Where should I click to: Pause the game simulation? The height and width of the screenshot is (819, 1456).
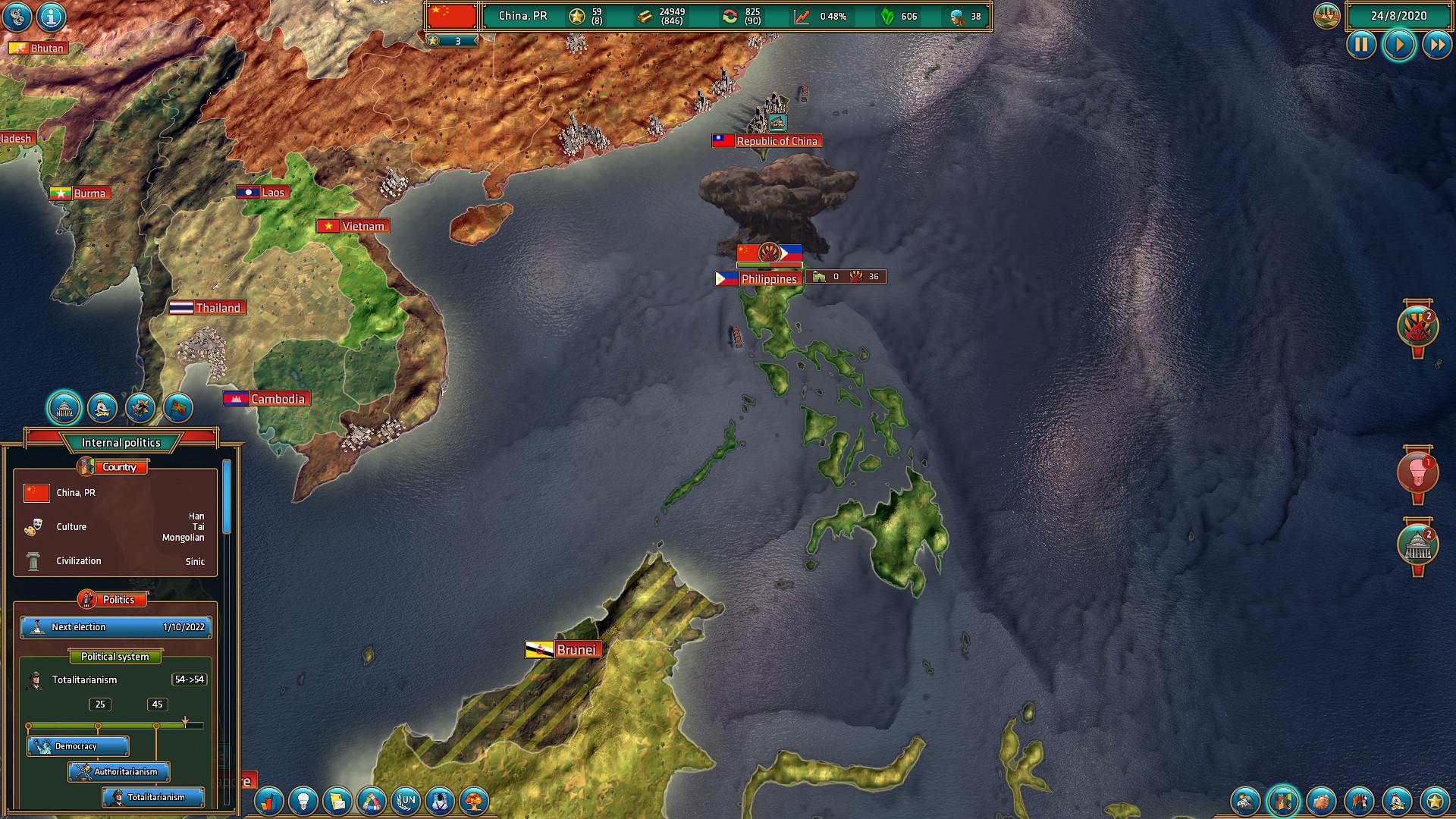click(1362, 45)
